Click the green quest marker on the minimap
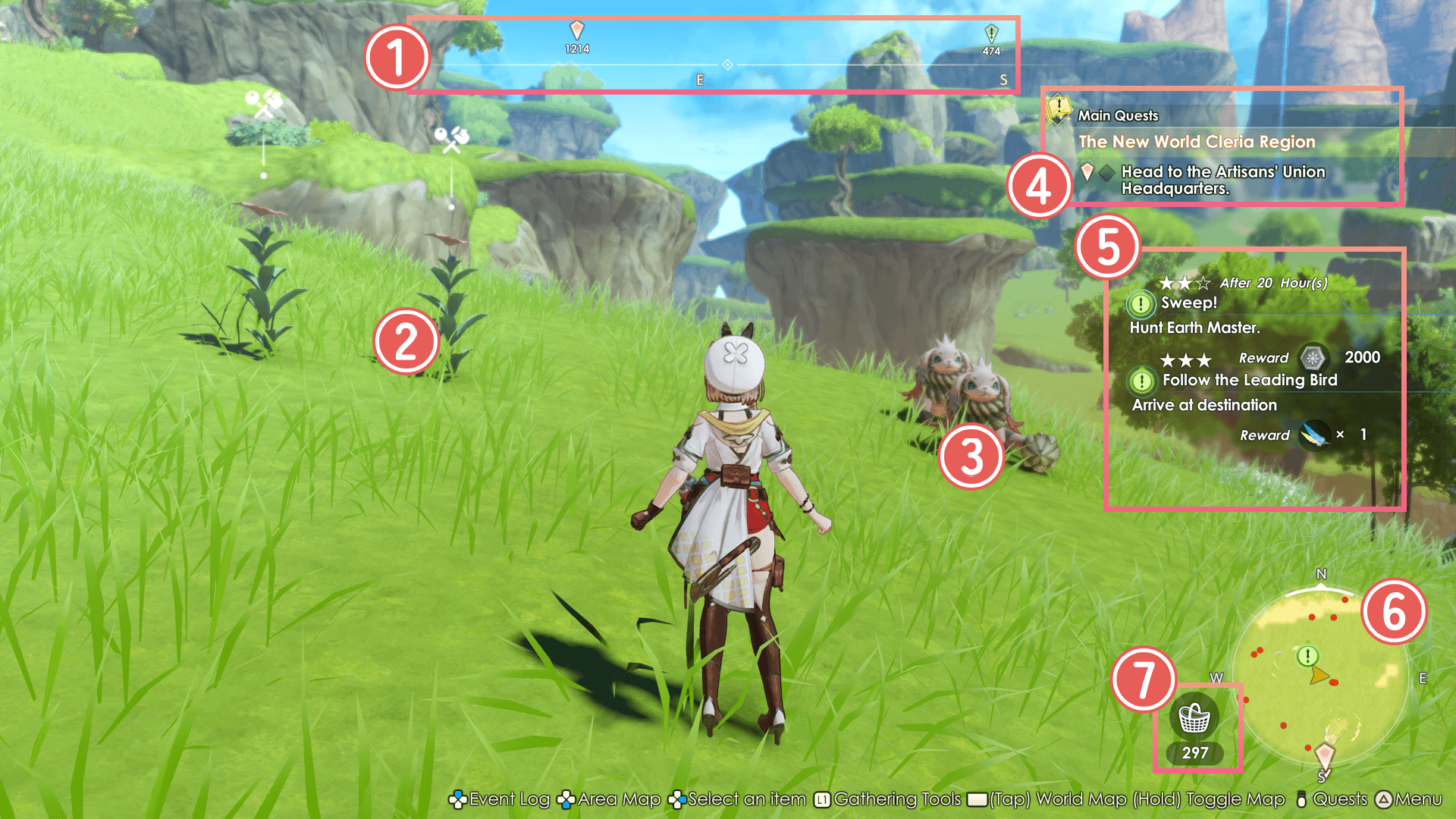Image resolution: width=1456 pixels, height=819 pixels. [1307, 655]
